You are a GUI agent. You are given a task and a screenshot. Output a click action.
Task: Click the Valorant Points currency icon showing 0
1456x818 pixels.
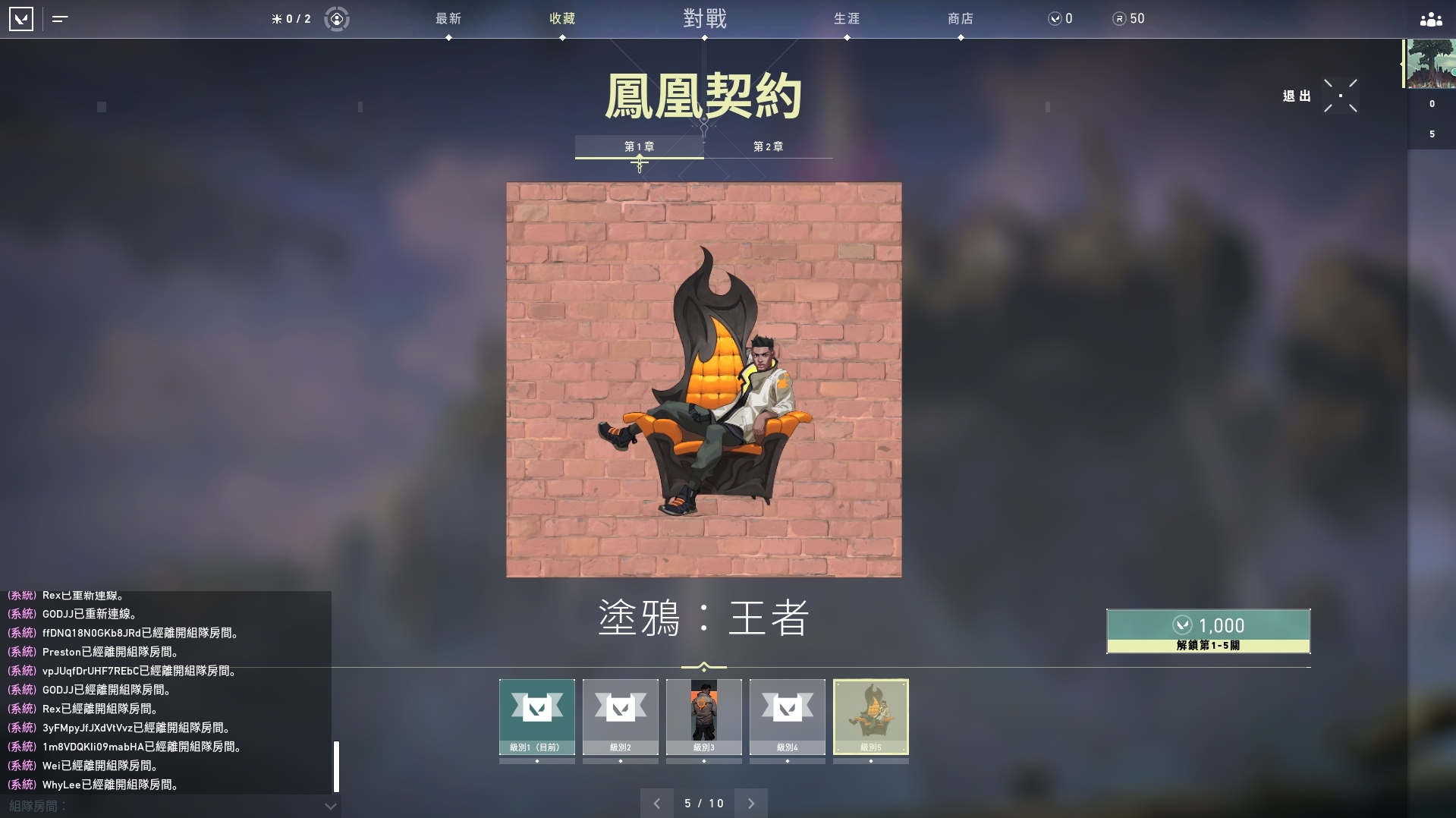(x=1055, y=19)
